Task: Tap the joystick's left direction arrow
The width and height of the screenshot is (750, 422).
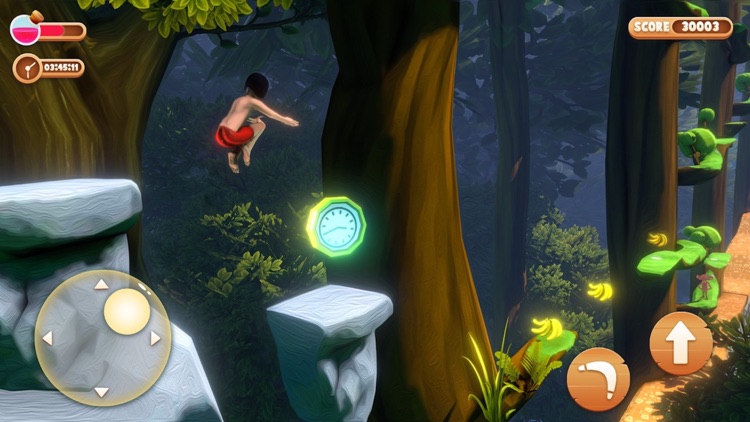Action: (x=47, y=338)
